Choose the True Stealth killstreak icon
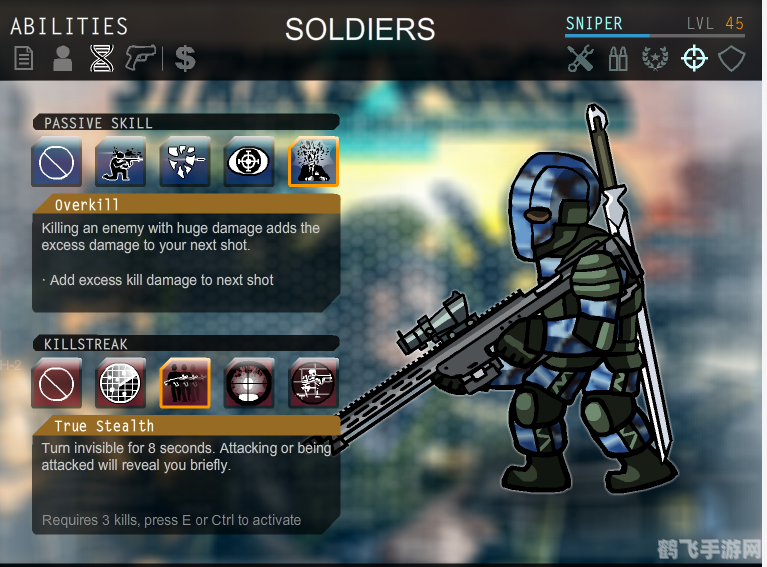The width and height of the screenshot is (767, 567). [x=185, y=383]
